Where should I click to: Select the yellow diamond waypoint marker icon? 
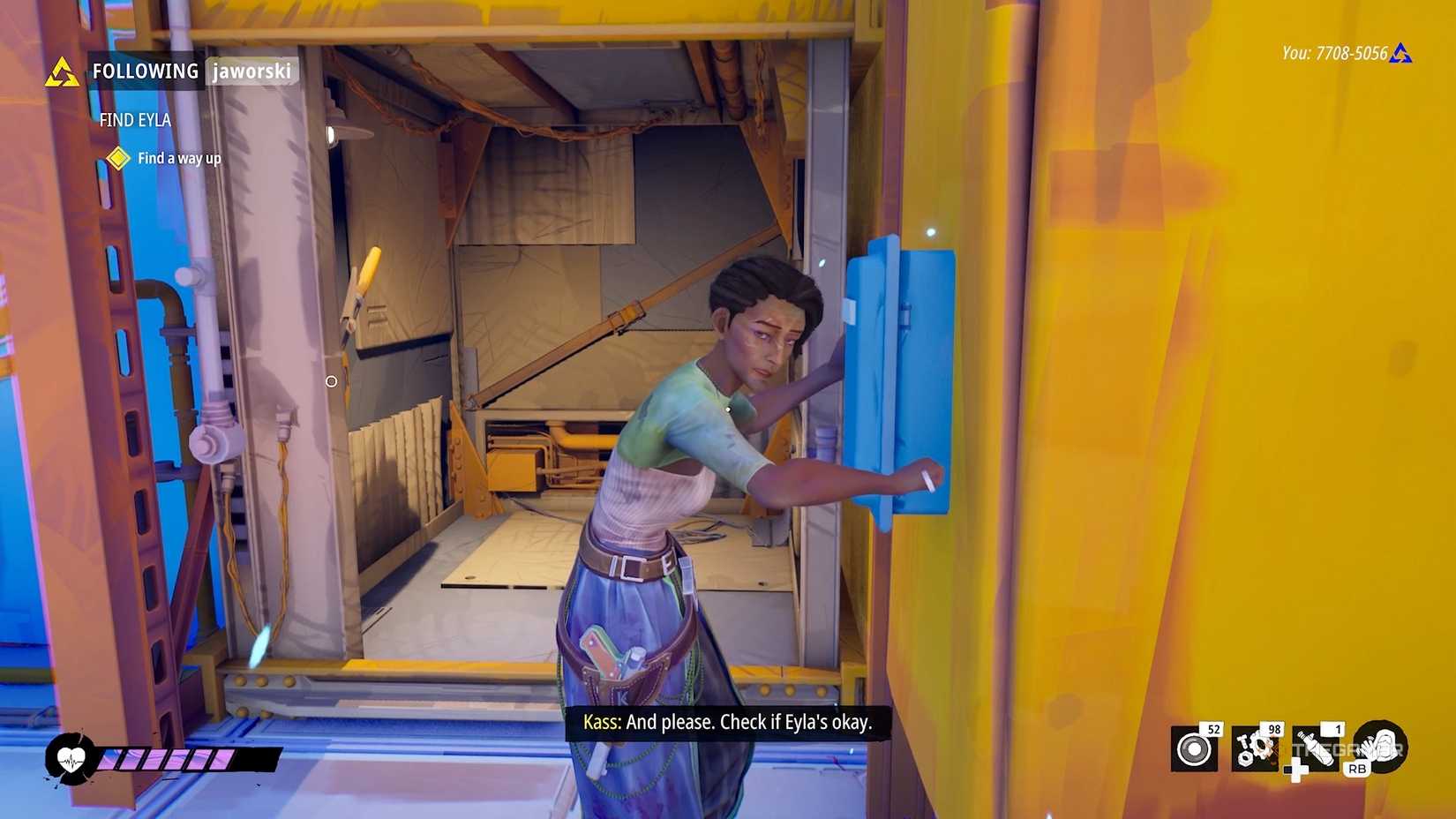pos(116,159)
